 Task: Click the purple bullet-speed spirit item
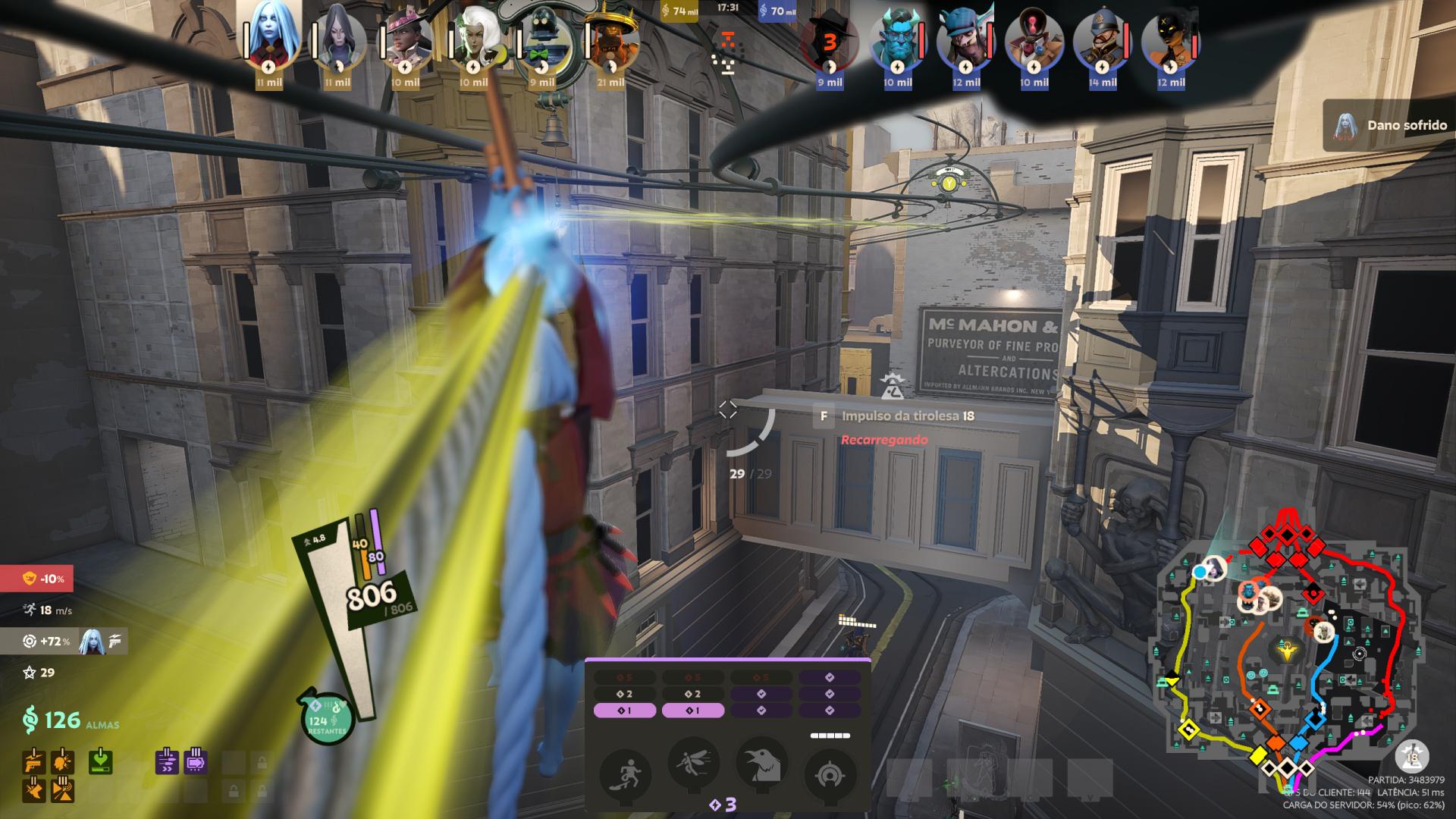[x=167, y=761]
